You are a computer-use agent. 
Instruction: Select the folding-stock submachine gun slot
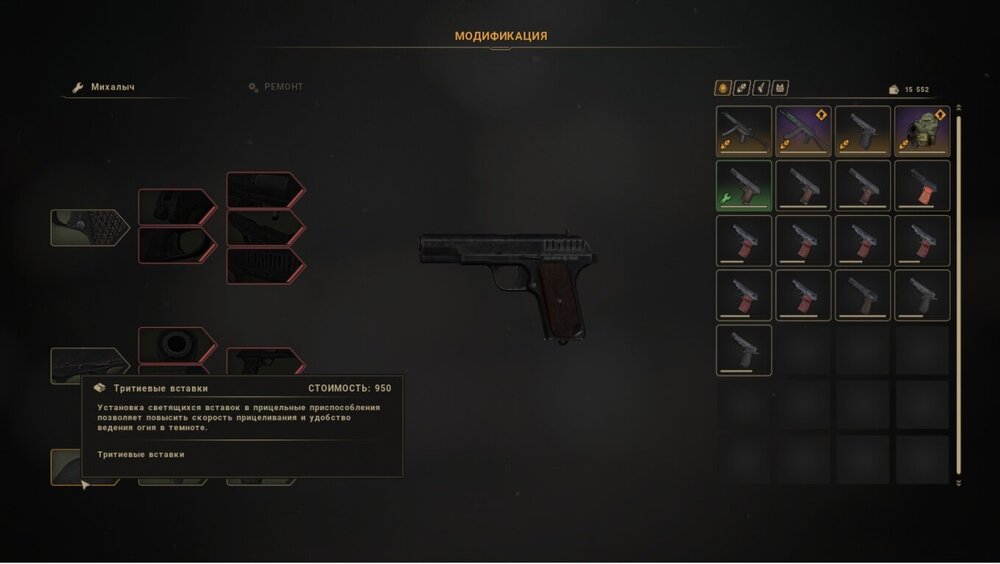[744, 132]
